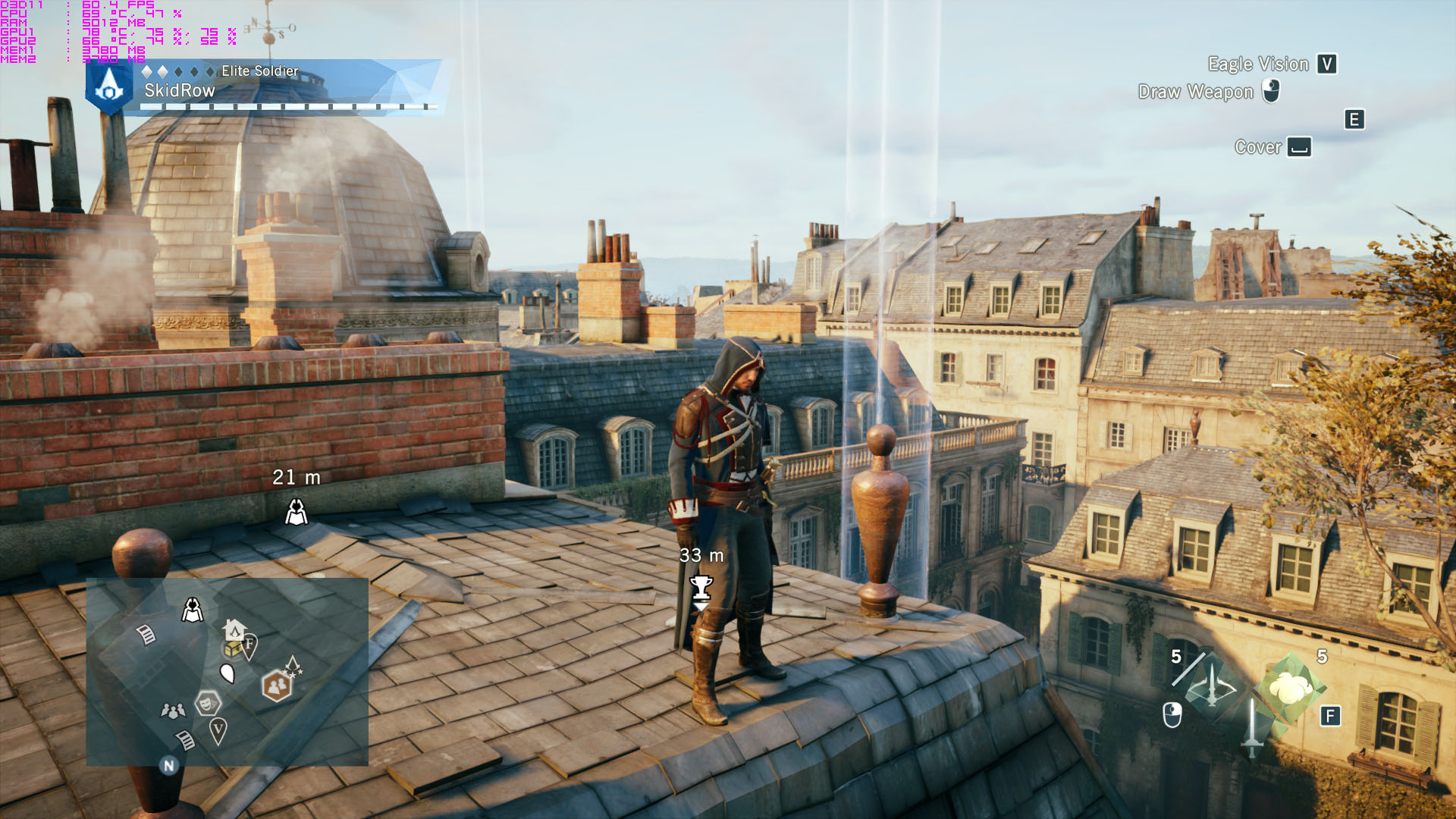The image size is (1456, 819).
Task: Click the F pin marker on minimap
Action: (249, 645)
